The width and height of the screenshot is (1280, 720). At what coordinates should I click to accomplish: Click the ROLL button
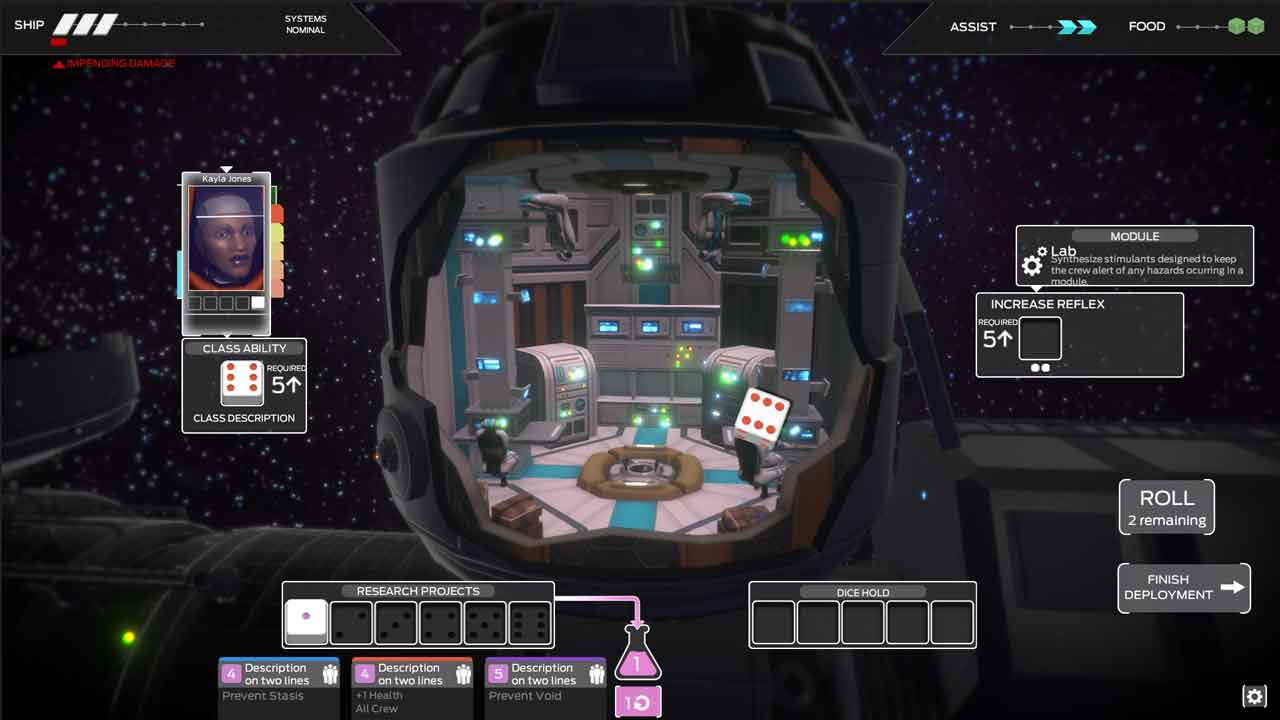click(x=1166, y=507)
